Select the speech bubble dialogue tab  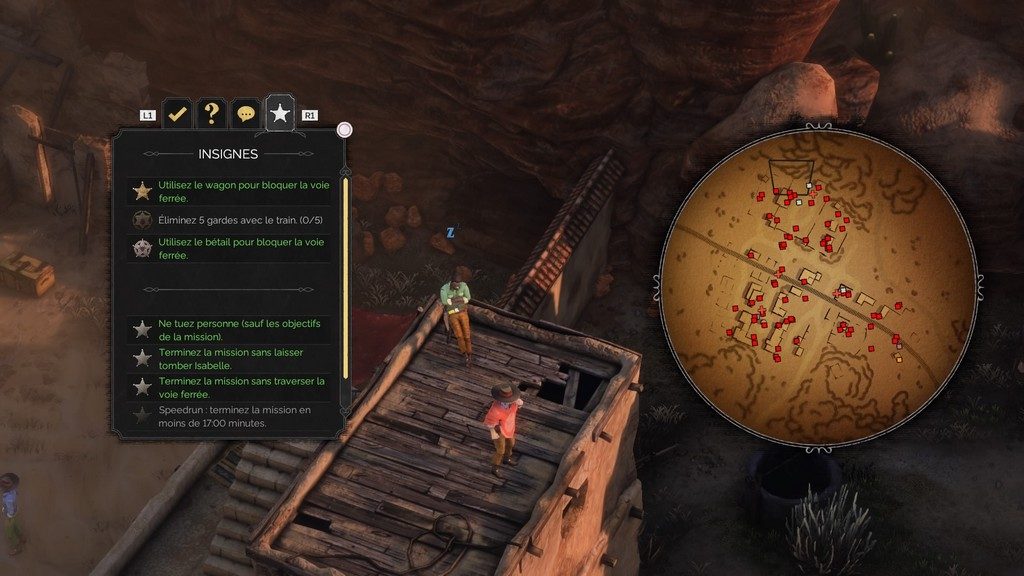click(x=245, y=114)
